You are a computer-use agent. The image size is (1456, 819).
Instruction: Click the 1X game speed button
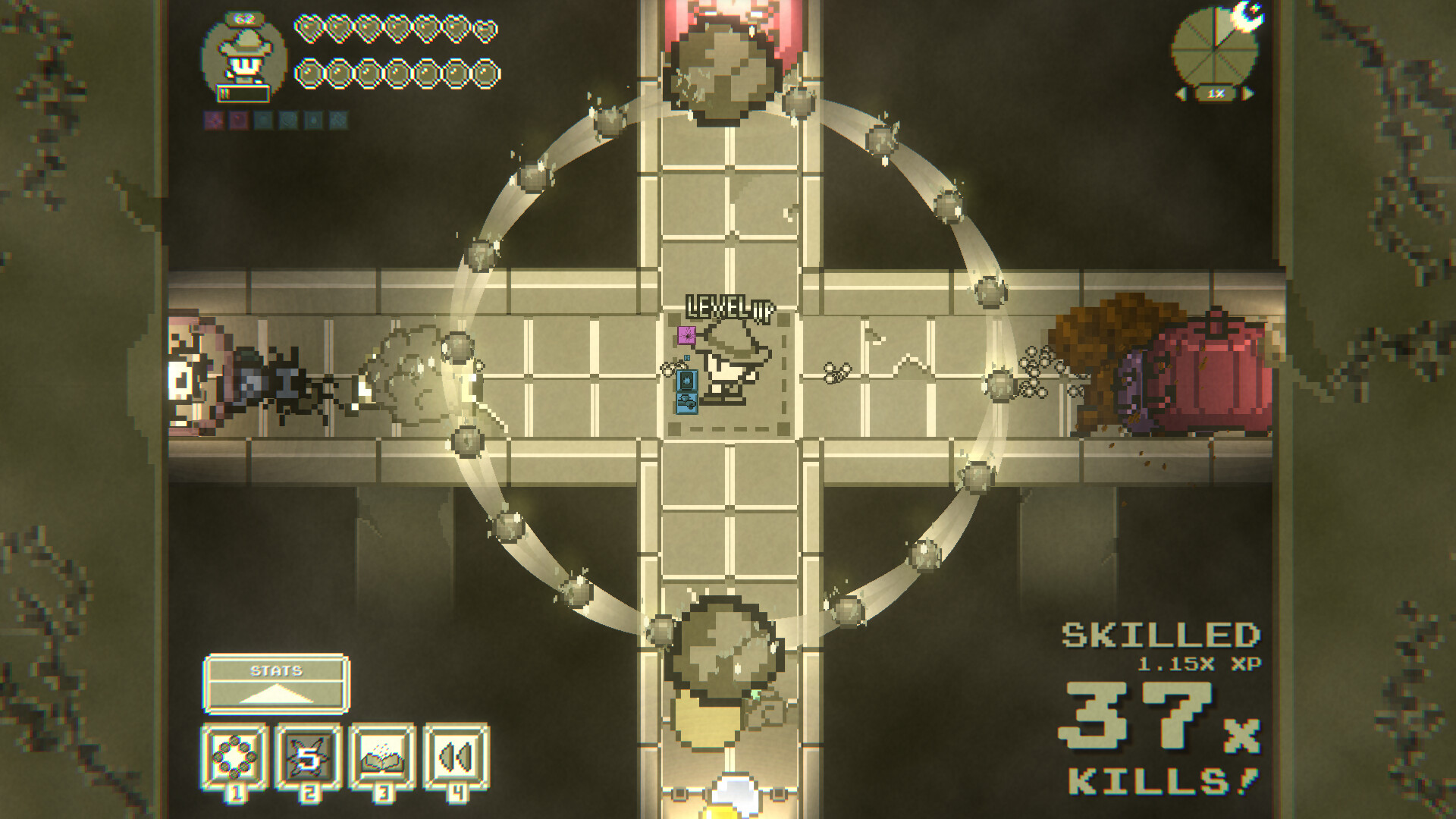pos(1216,93)
